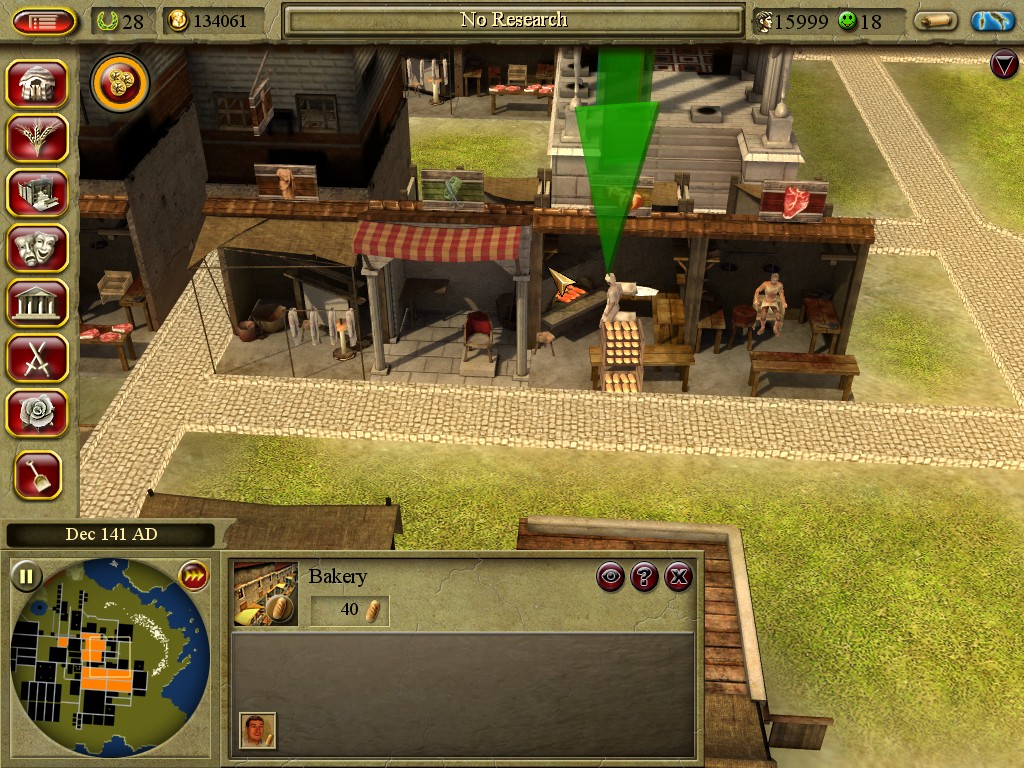Click the gold coins round button

click(120, 84)
